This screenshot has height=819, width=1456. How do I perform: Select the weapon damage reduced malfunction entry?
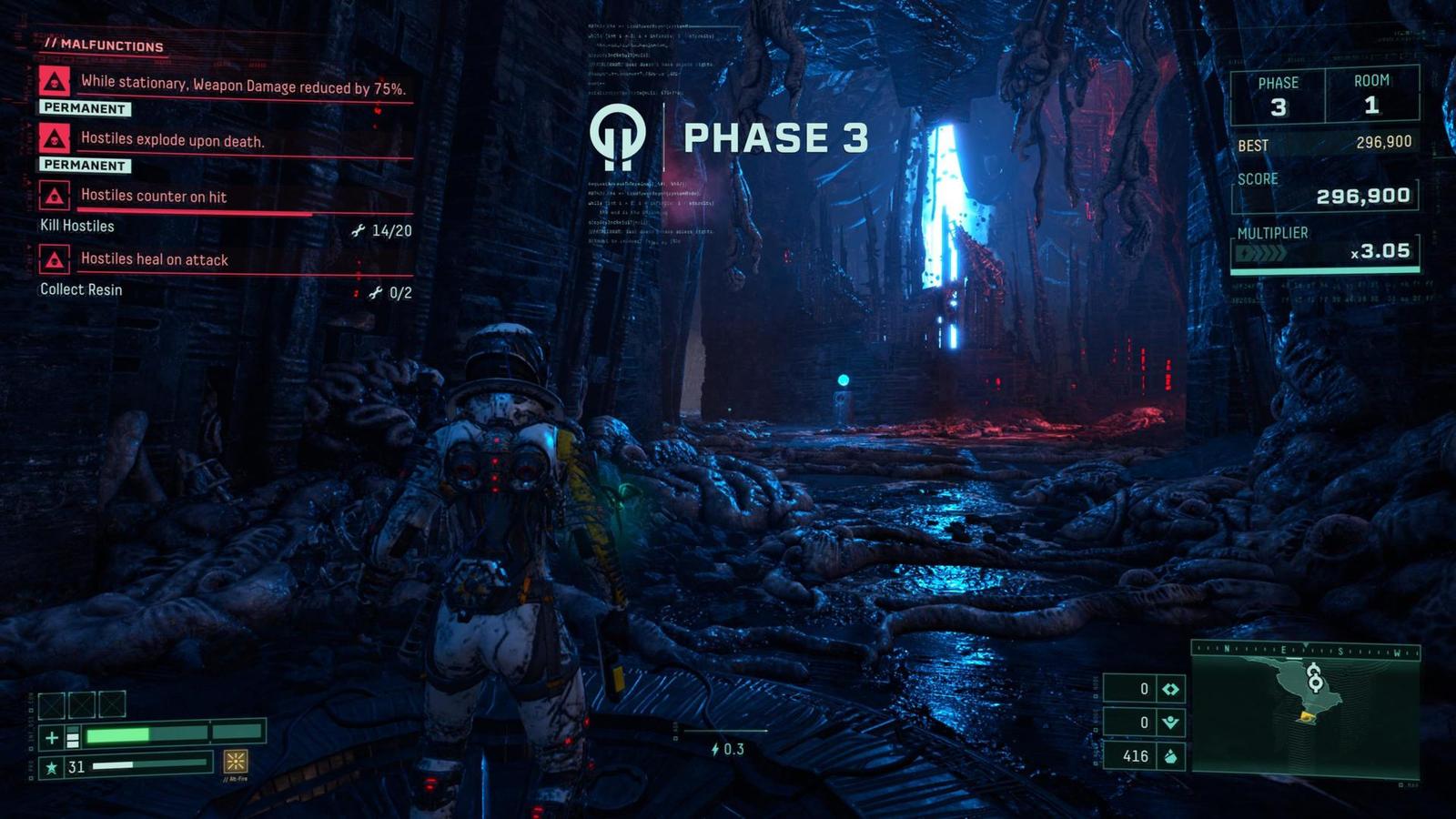[x=242, y=86]
